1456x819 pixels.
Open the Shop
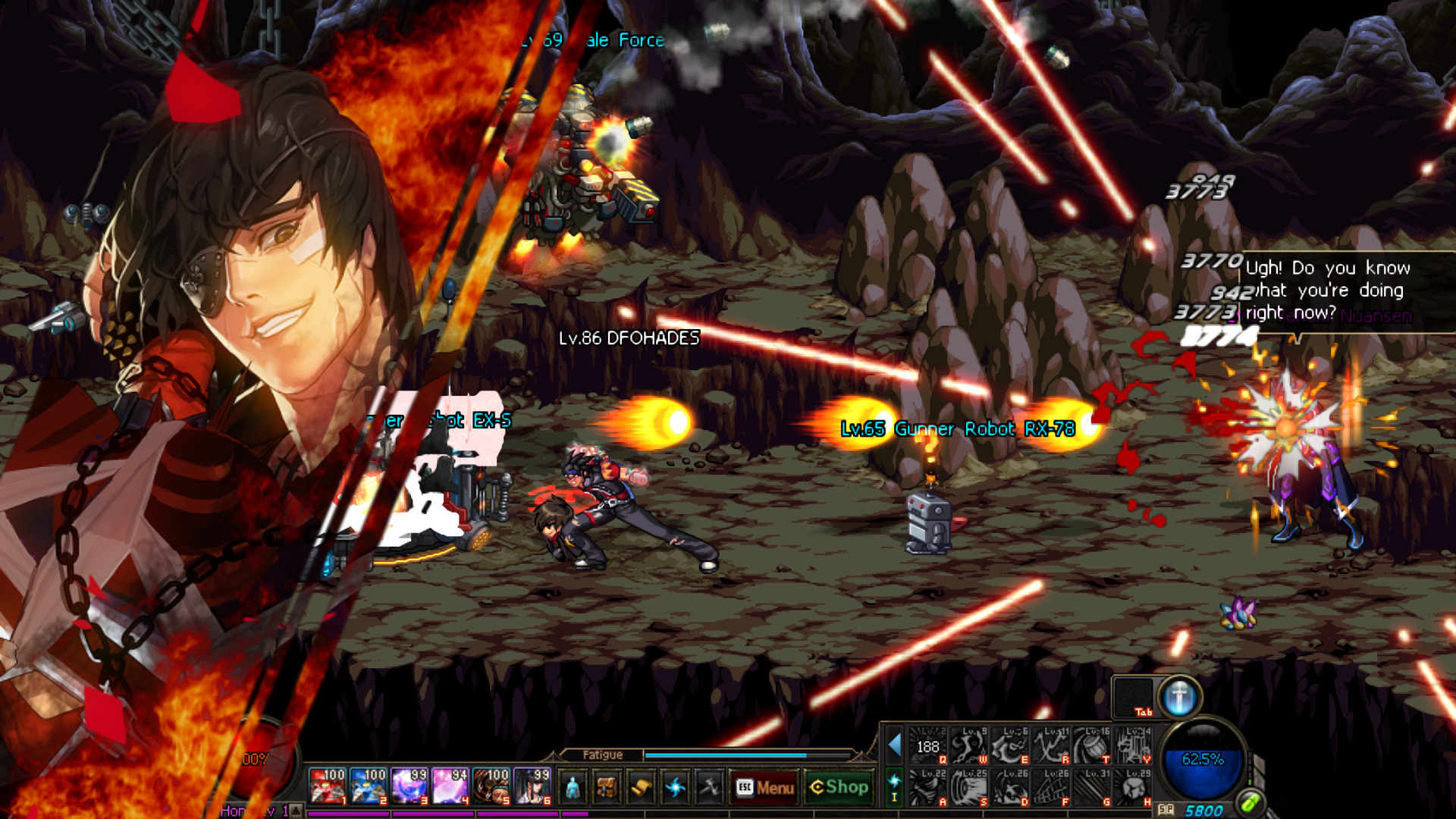pyautogui.click(x=838, y=789)
